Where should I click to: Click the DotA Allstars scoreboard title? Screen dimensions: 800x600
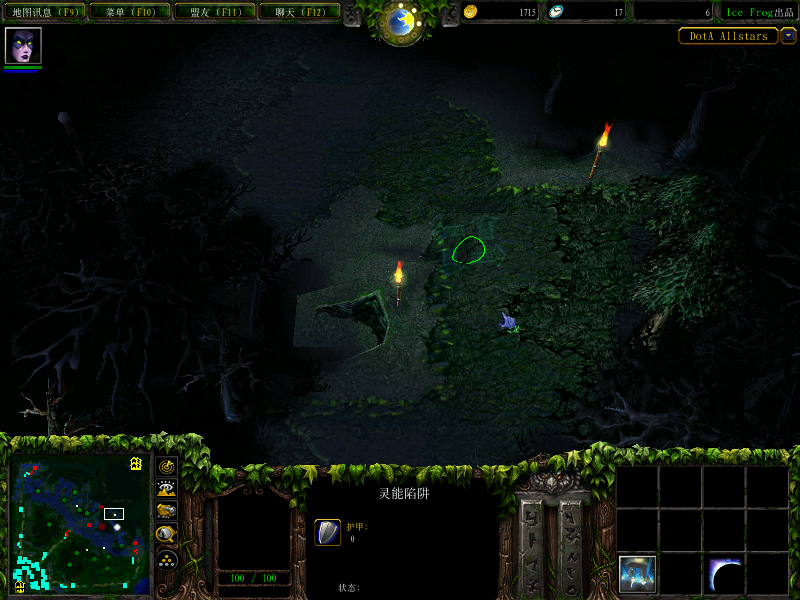tap(728, 36)
